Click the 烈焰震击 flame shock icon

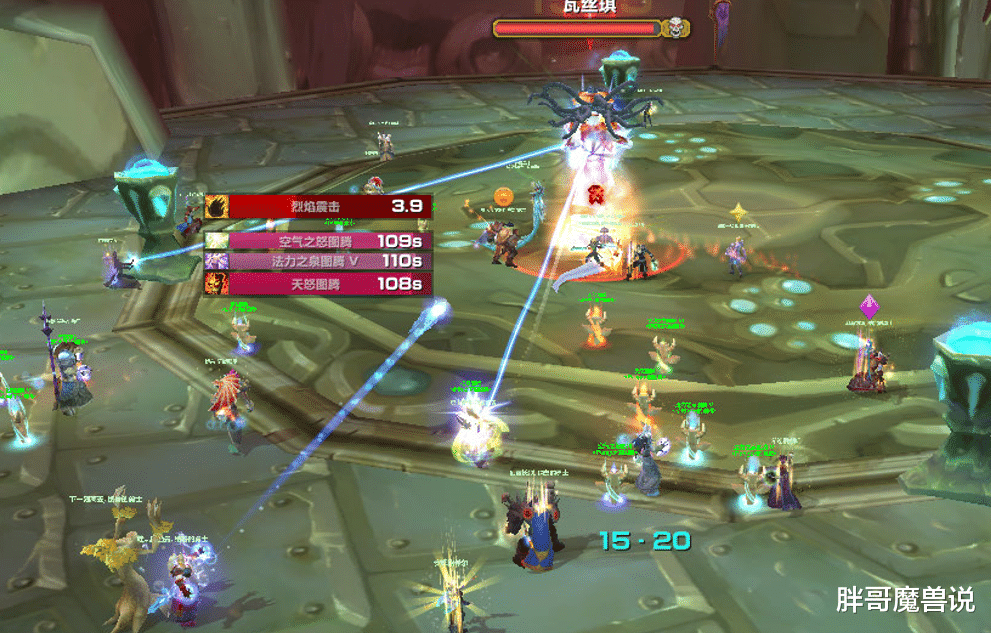tap(217, 207)
